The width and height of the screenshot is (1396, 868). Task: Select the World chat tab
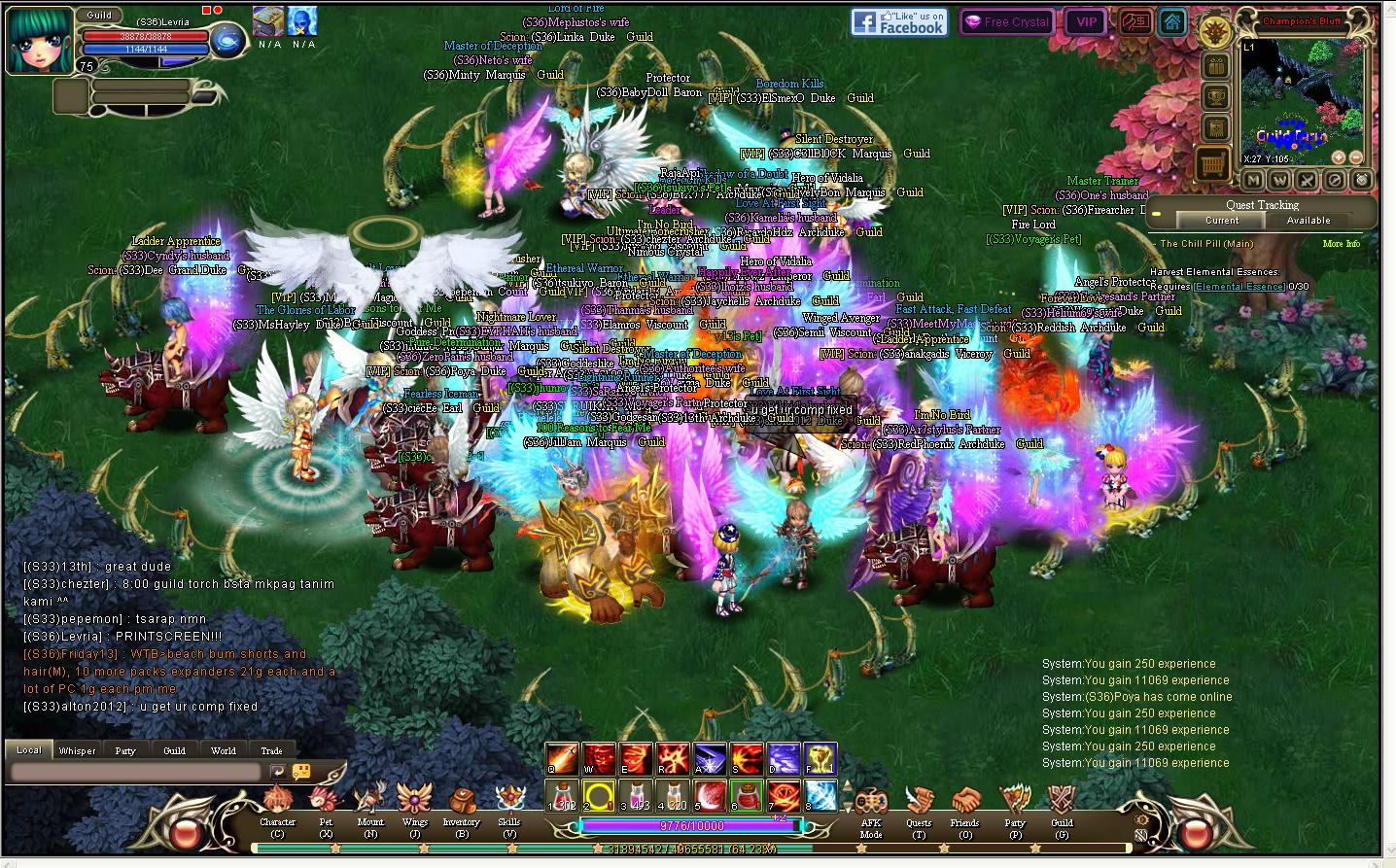pyautogui.click(x=223, y=750)
